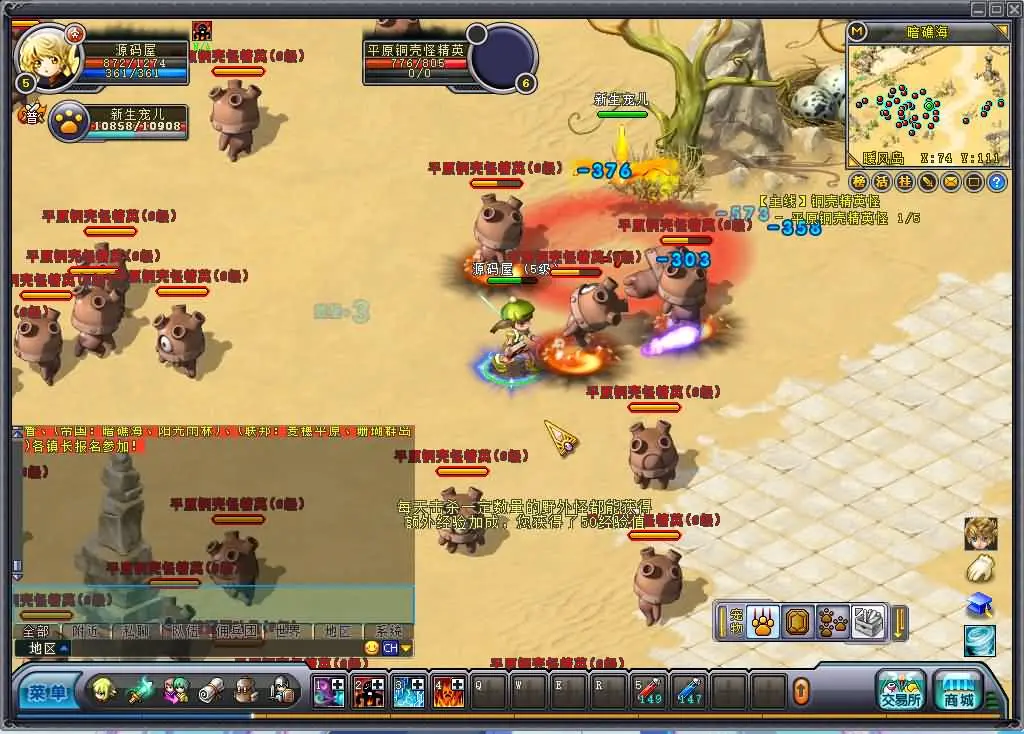Open the 菜单 main menu button
This screenshot has height=734, width=1024.
(47, 691)
